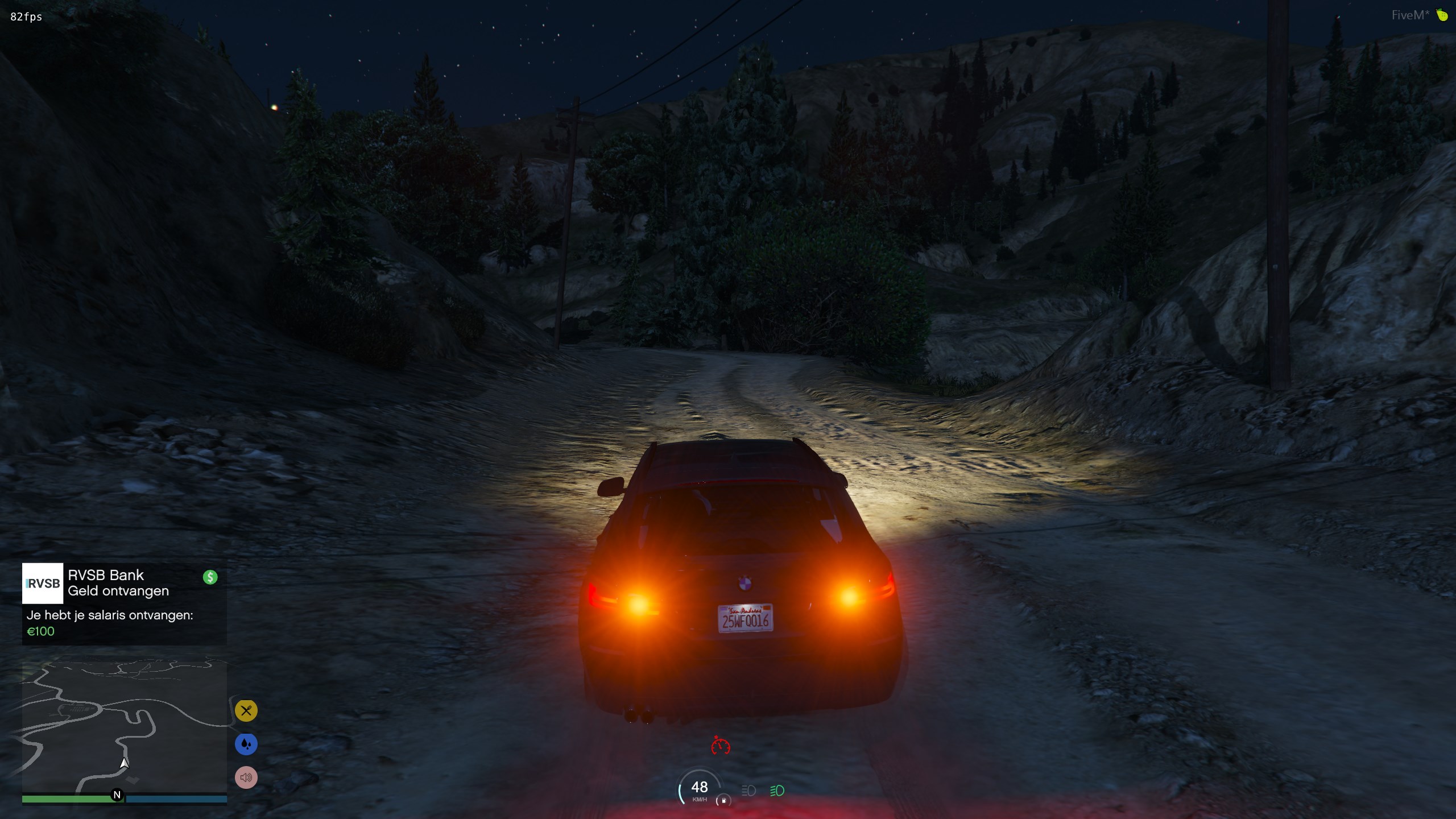1456x819 pixels.
Task: Select the RVSB Bank salary notification
Action: tap(124, 603)
